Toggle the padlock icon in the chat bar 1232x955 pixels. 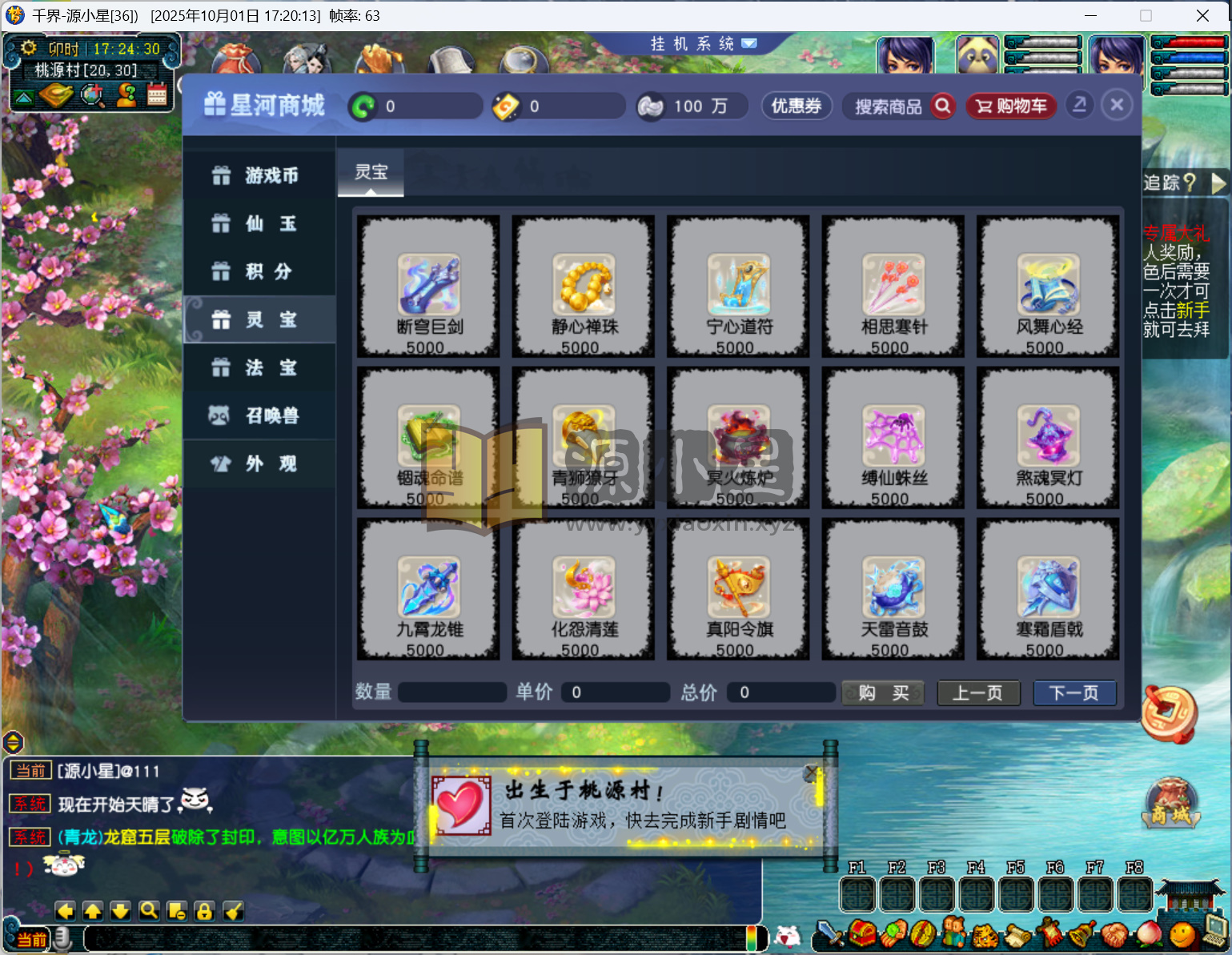coord(205,911)
